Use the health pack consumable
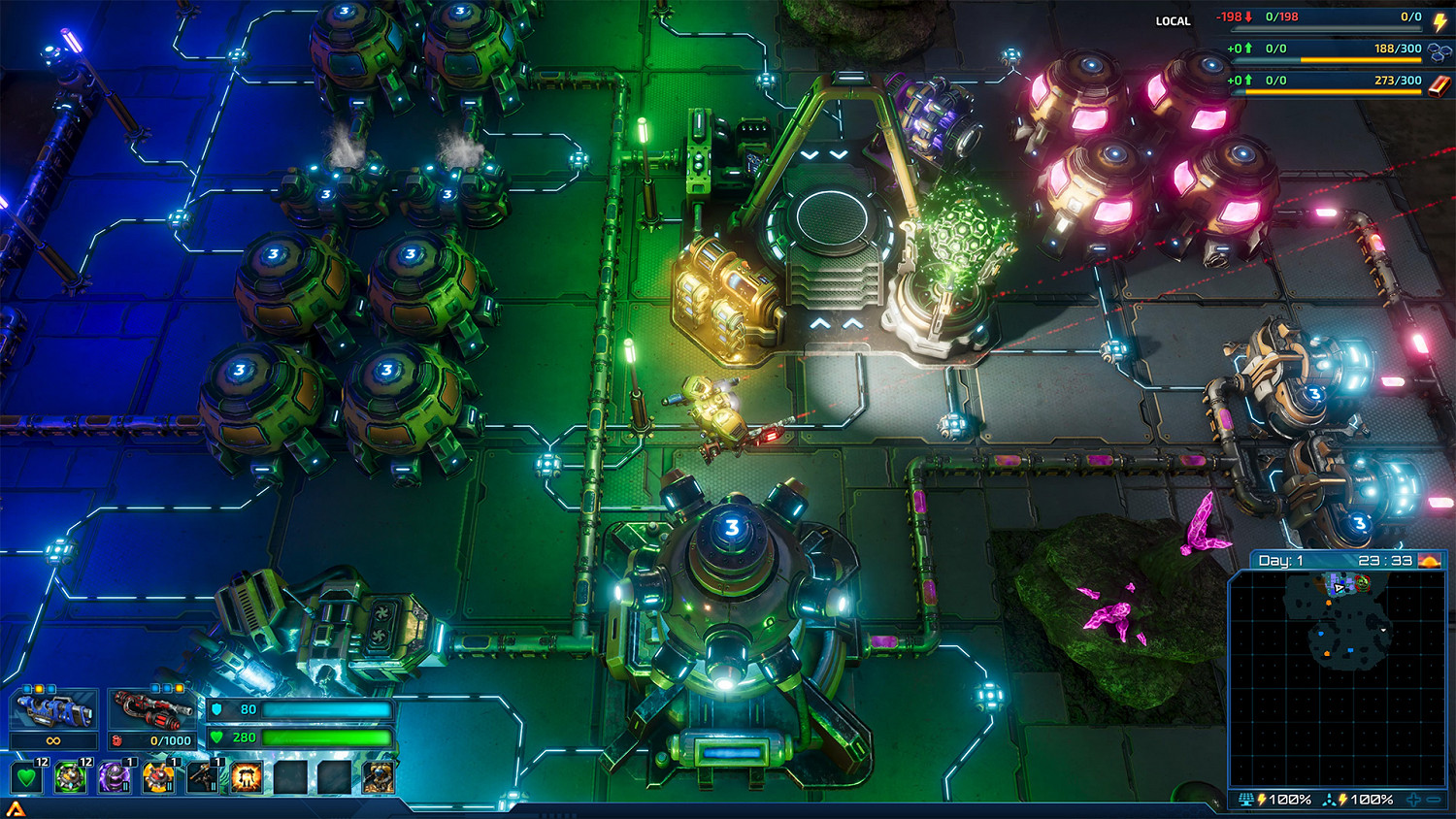1456x819 pixels. [25, 777]
